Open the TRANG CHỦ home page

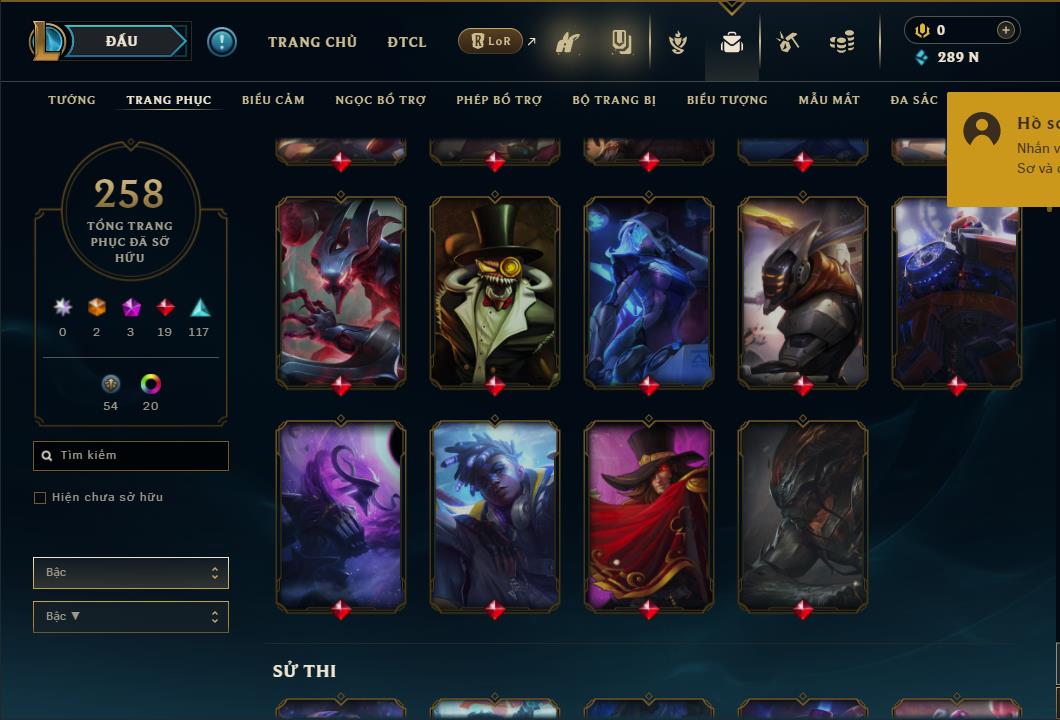point(312,42)
